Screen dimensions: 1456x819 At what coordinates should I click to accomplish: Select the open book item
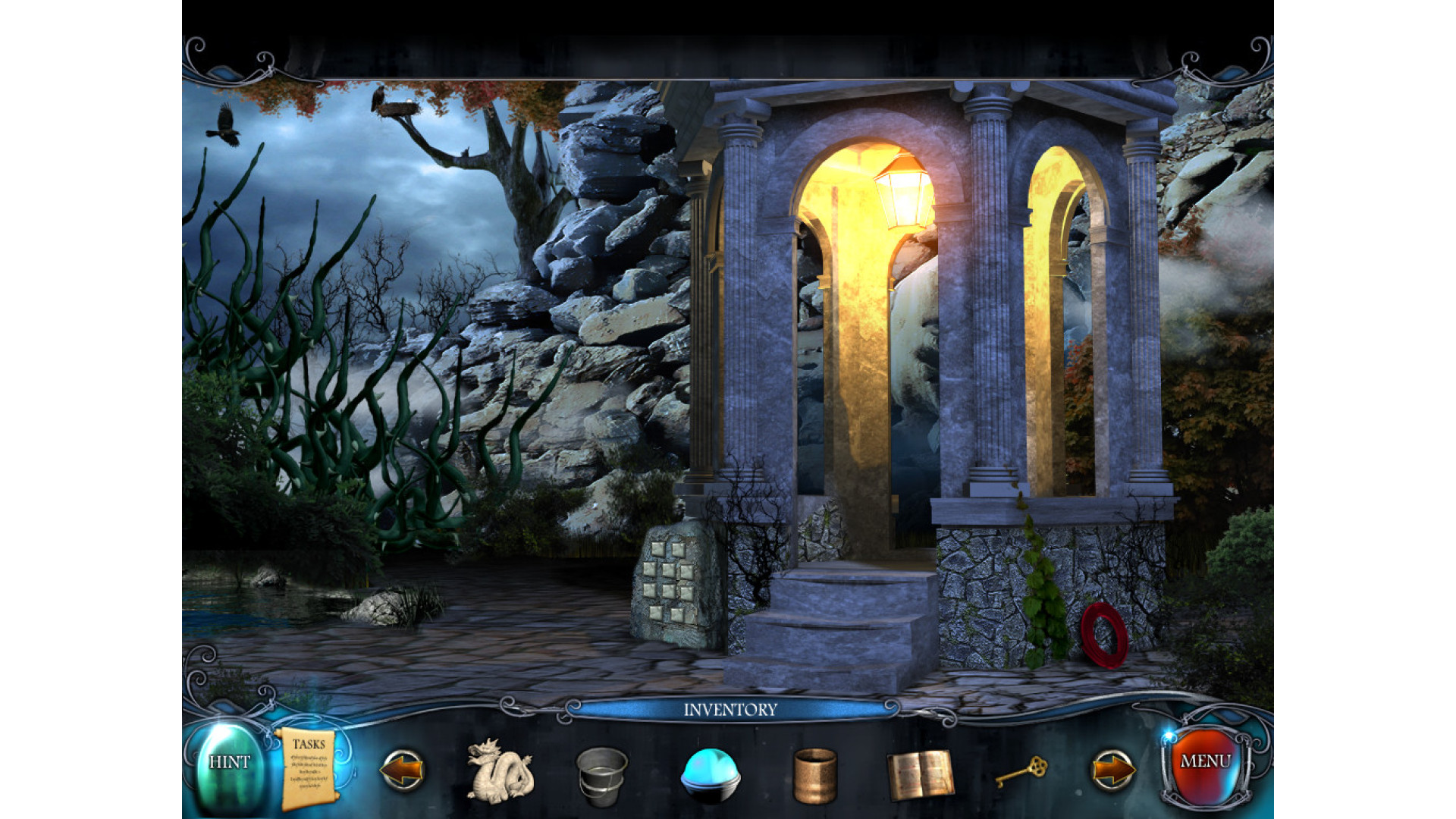921,774
